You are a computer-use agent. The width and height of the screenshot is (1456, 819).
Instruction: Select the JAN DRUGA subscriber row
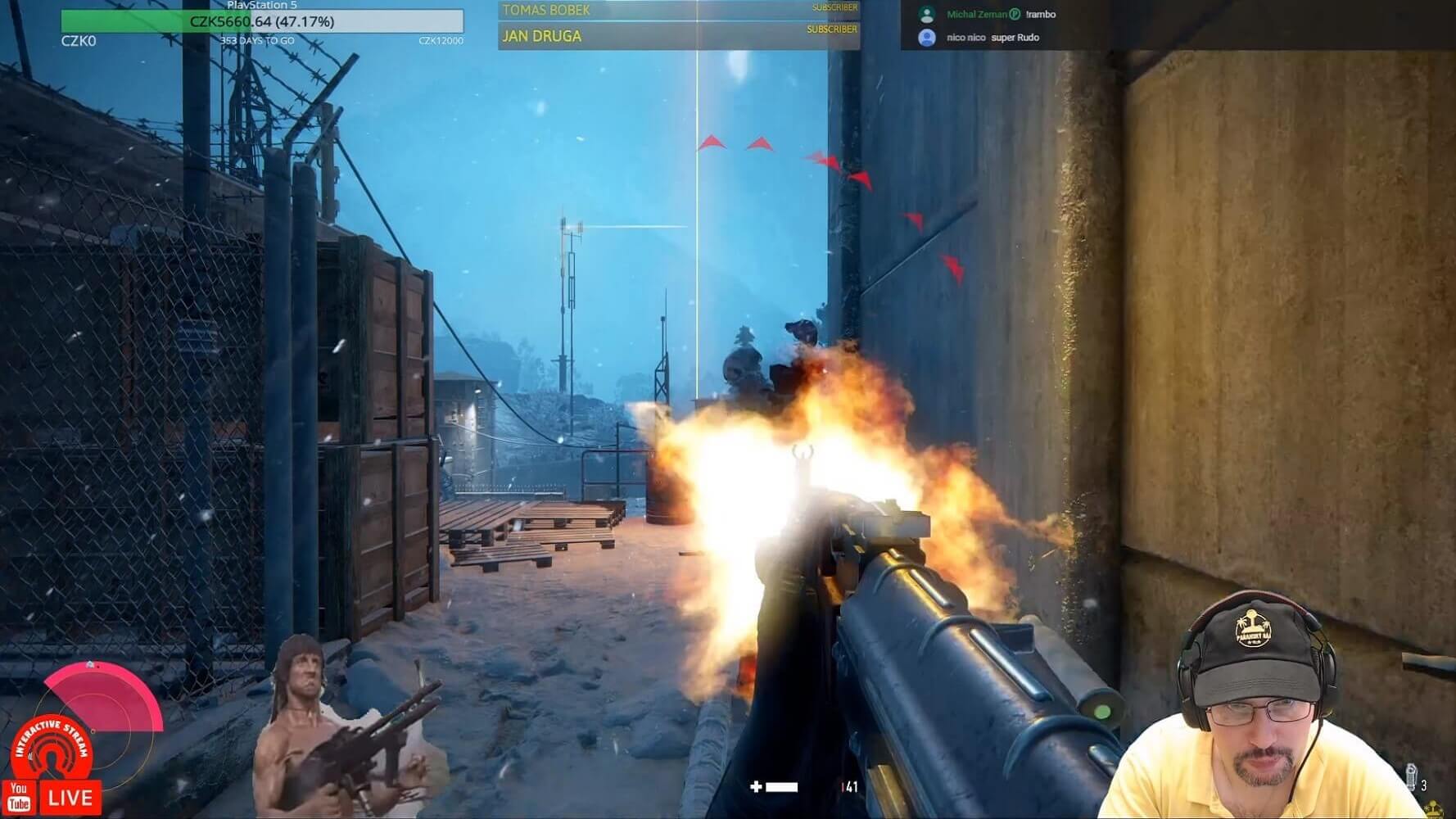[678, 36]
